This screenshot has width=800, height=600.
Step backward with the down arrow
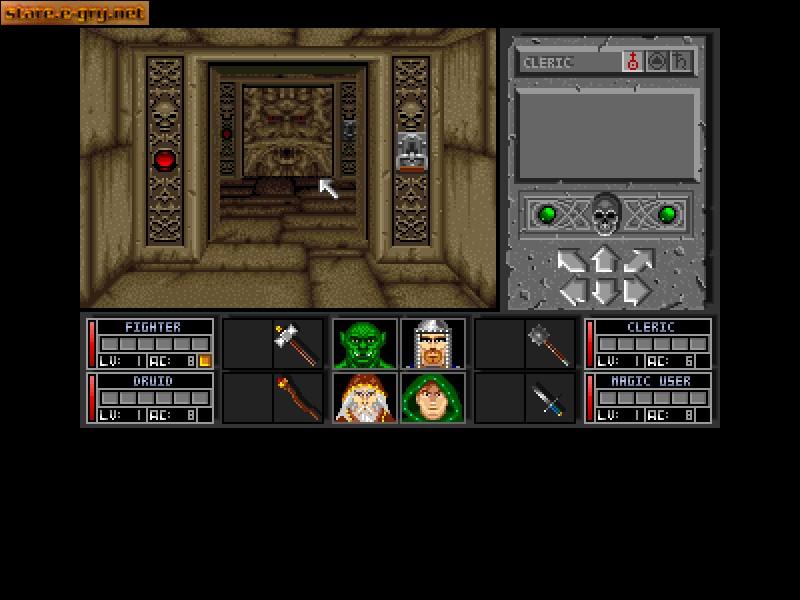pos(603,292)
